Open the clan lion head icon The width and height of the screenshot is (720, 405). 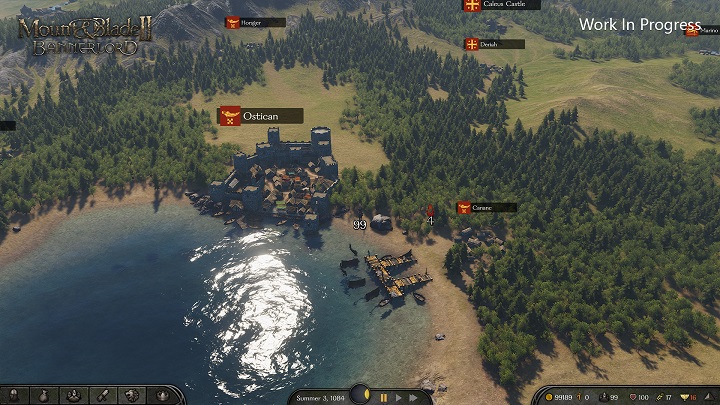[131, 396]
